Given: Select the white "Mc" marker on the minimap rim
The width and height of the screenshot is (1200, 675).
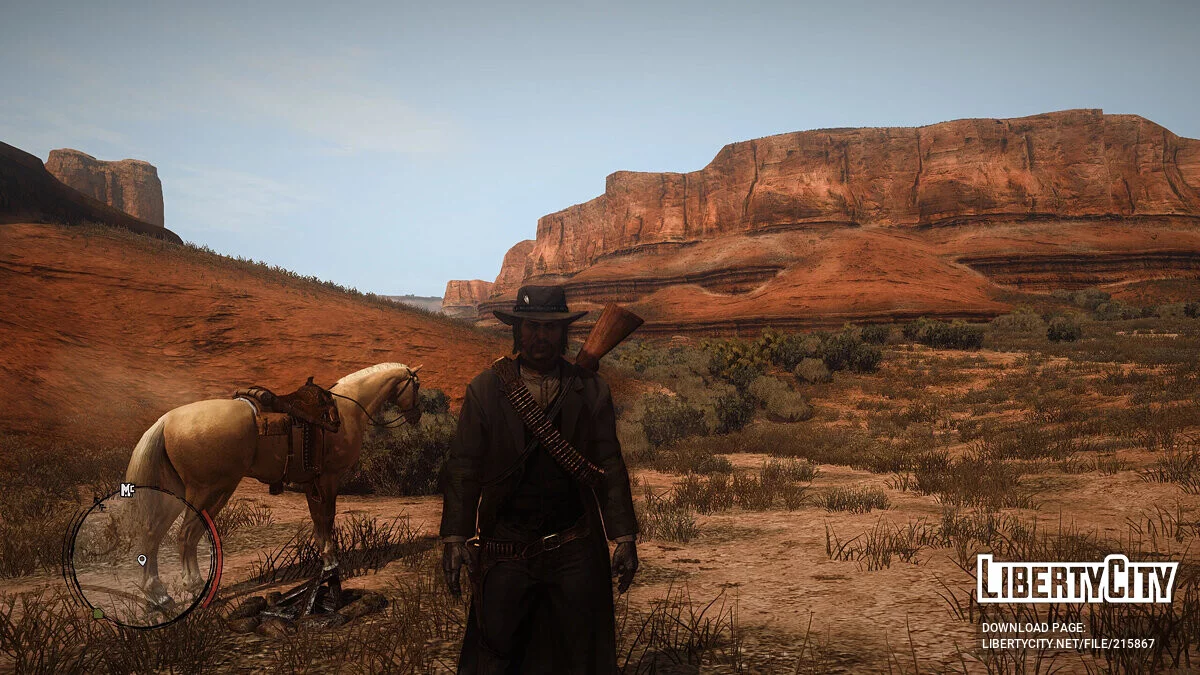Looking at the screenshot, I should (x=127, y=489).
